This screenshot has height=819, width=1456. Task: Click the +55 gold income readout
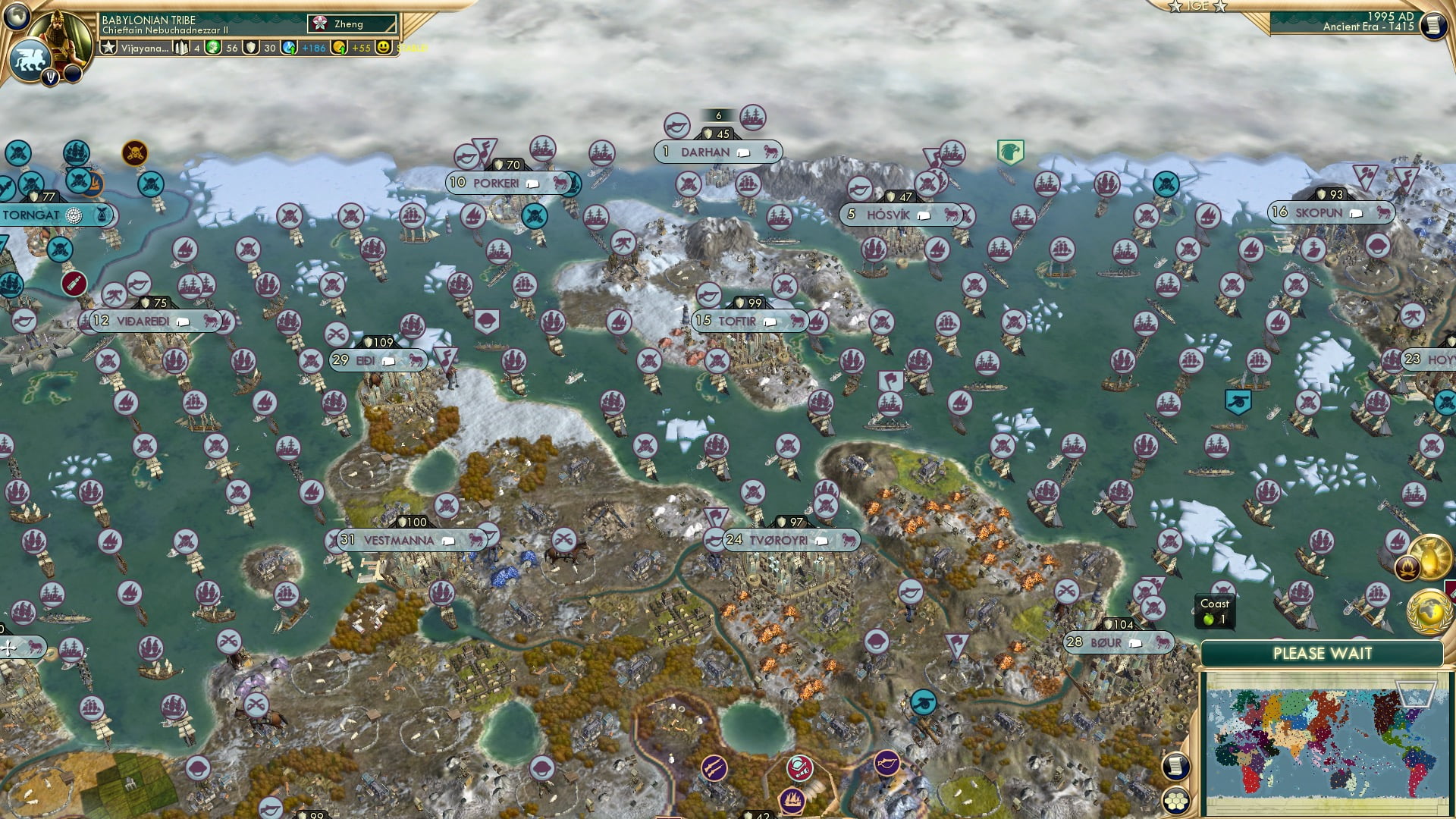pyautogui.click(x=361, y=48)
